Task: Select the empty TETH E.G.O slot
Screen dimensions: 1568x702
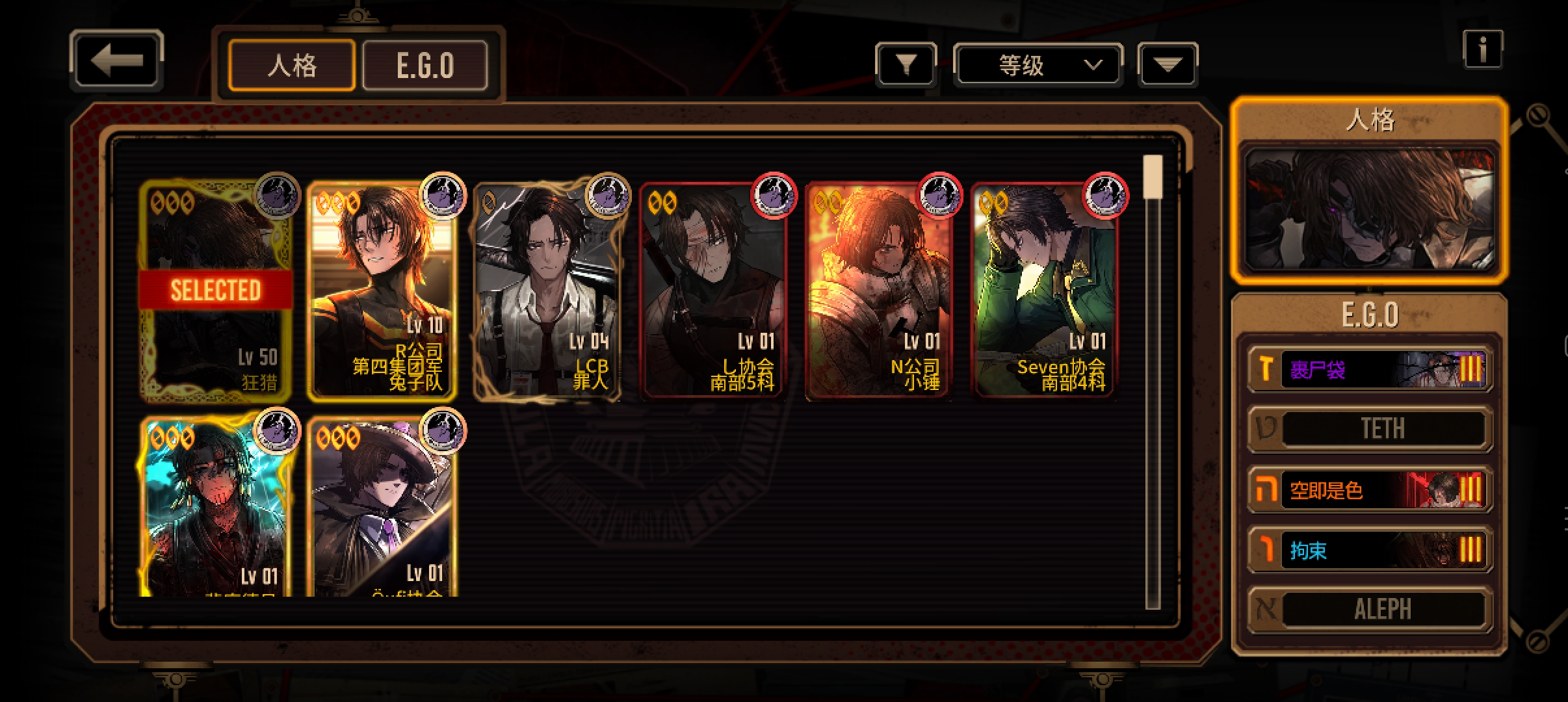Action: [x=1370, y=429]
